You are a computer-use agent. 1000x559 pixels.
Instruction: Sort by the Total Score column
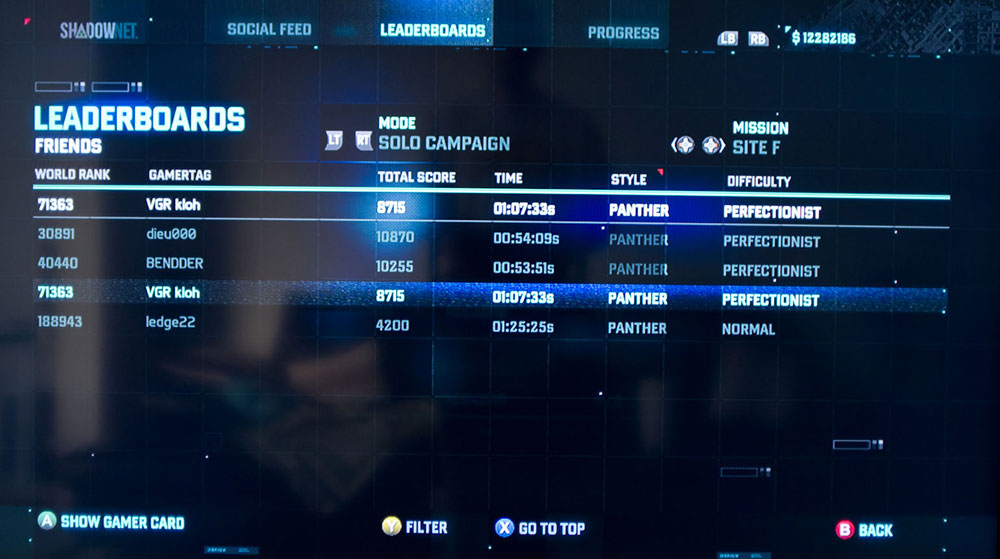click(x=416, y=177)
